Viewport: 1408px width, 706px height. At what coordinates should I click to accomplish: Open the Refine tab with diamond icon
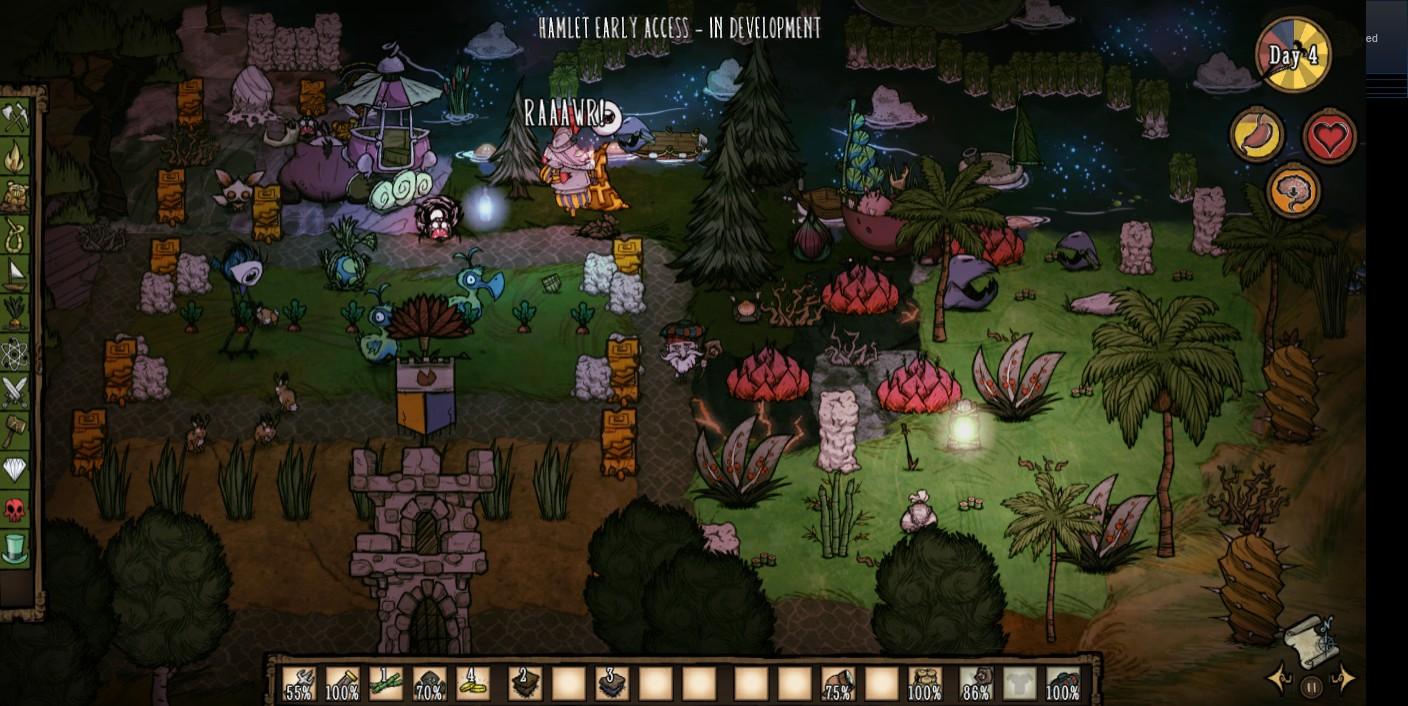pyautogui.click(x=15, y=469)
